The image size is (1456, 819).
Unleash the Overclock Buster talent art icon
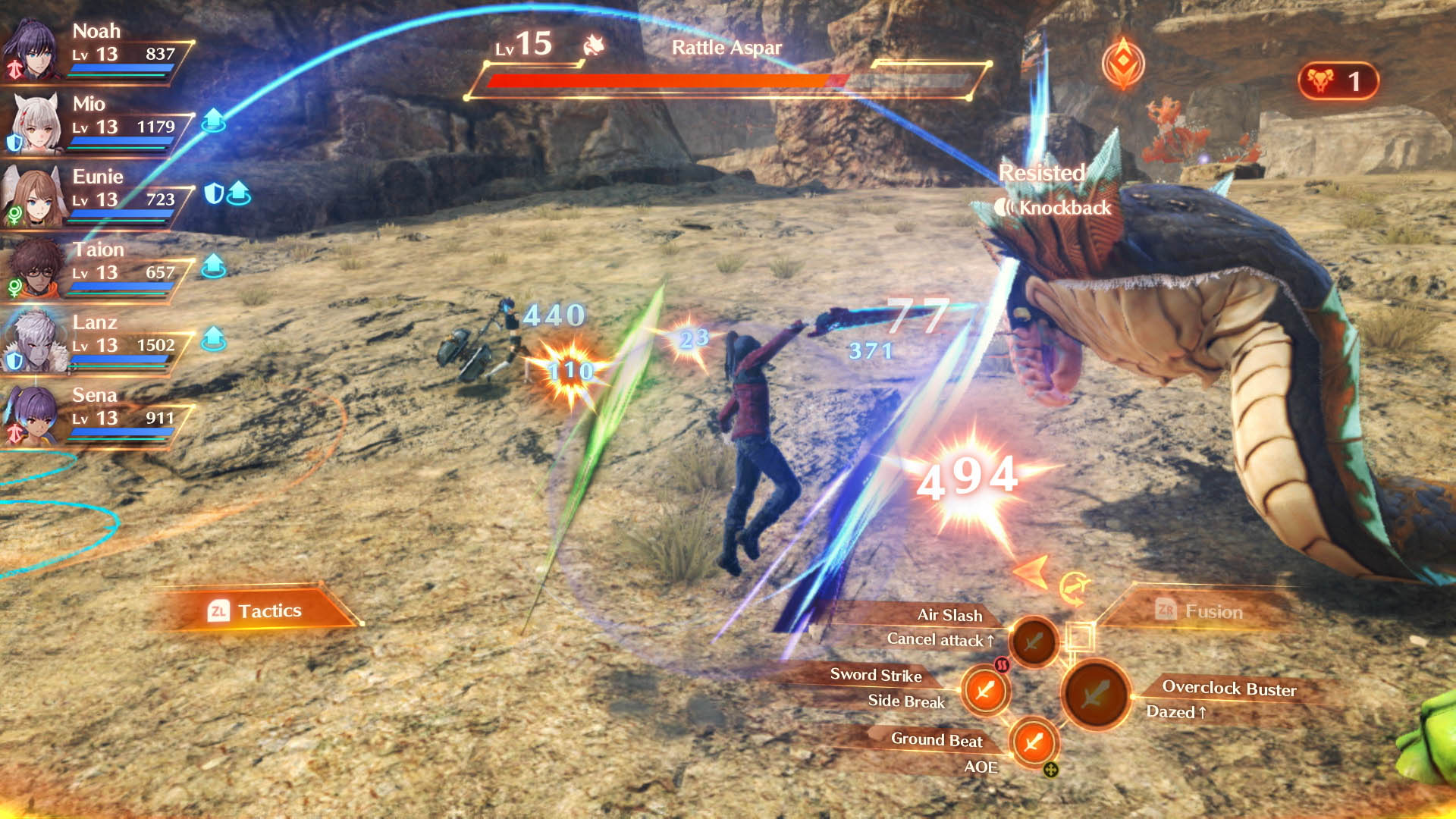point(1095,693)
